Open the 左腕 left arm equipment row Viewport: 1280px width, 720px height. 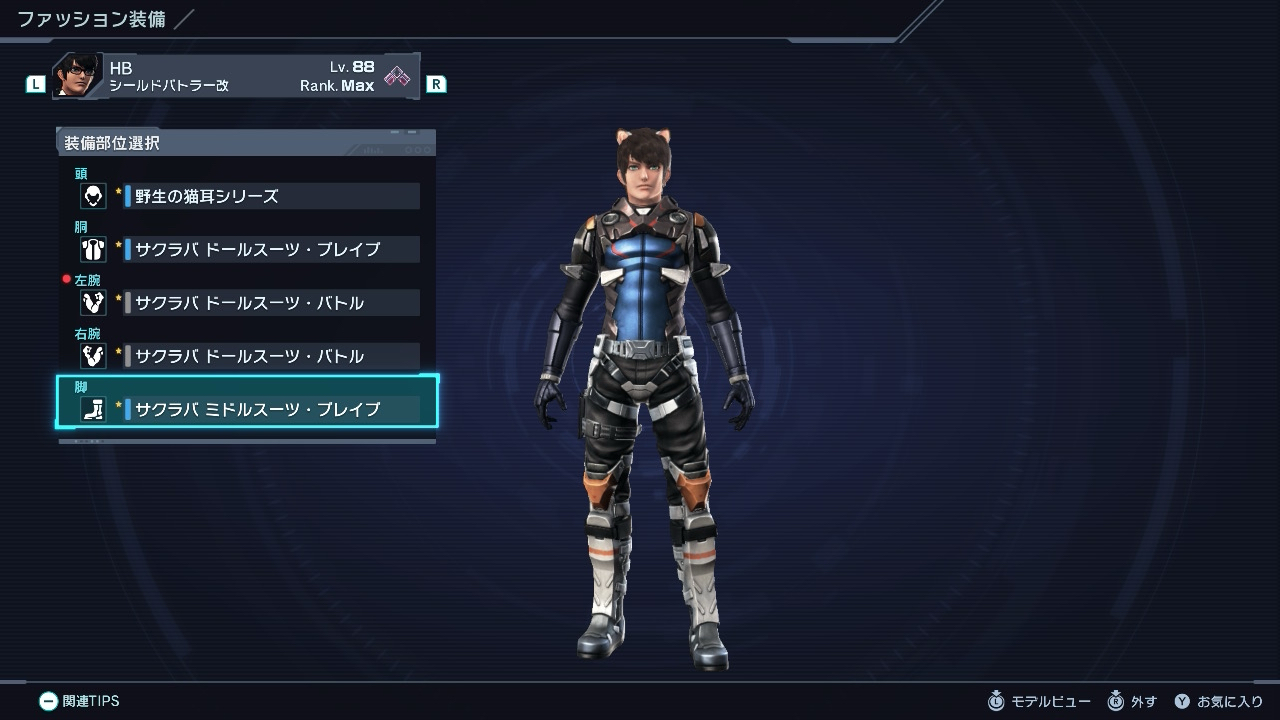point(249,302)
